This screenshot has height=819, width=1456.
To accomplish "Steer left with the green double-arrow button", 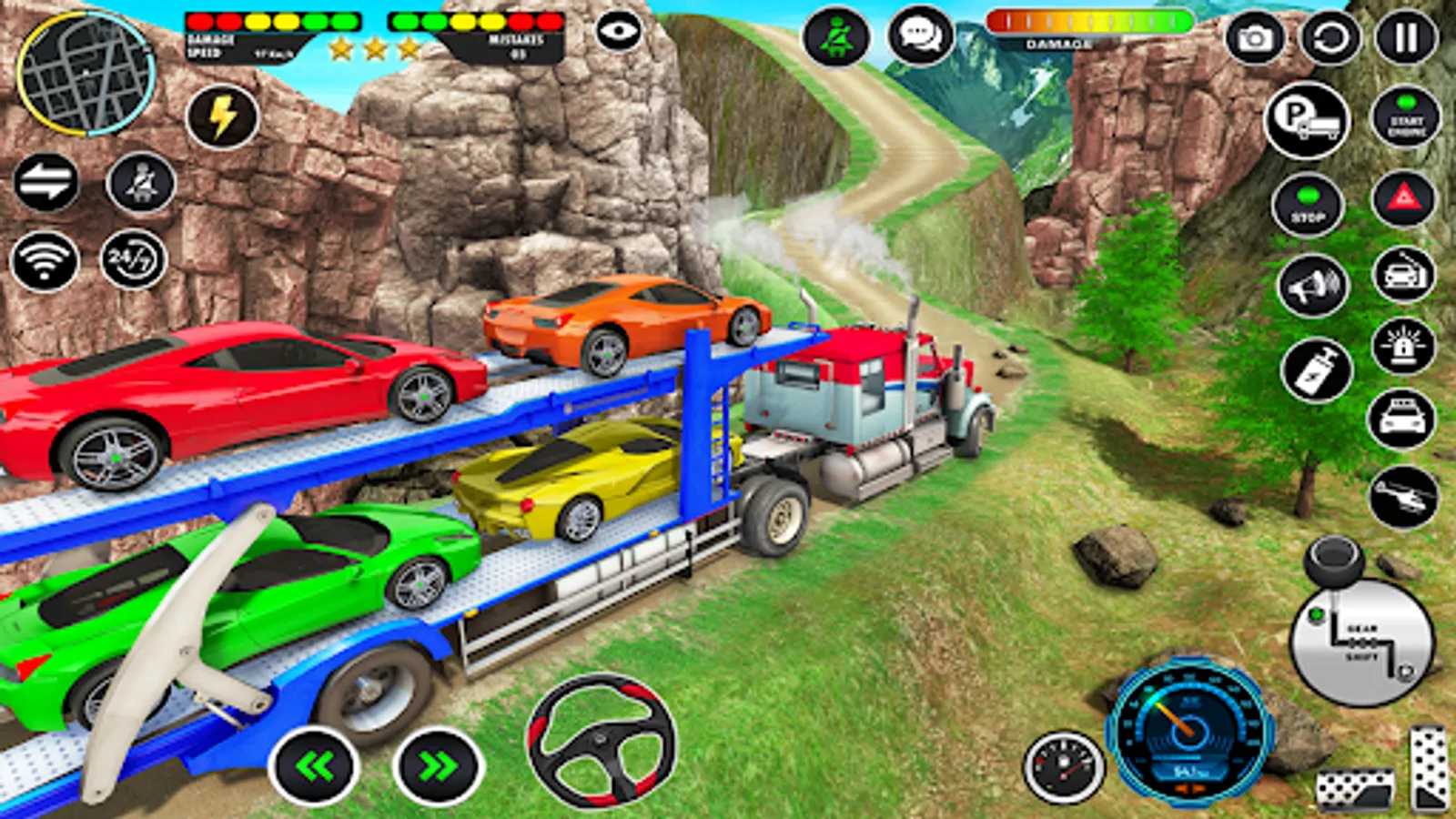I will tap(314, 767).
